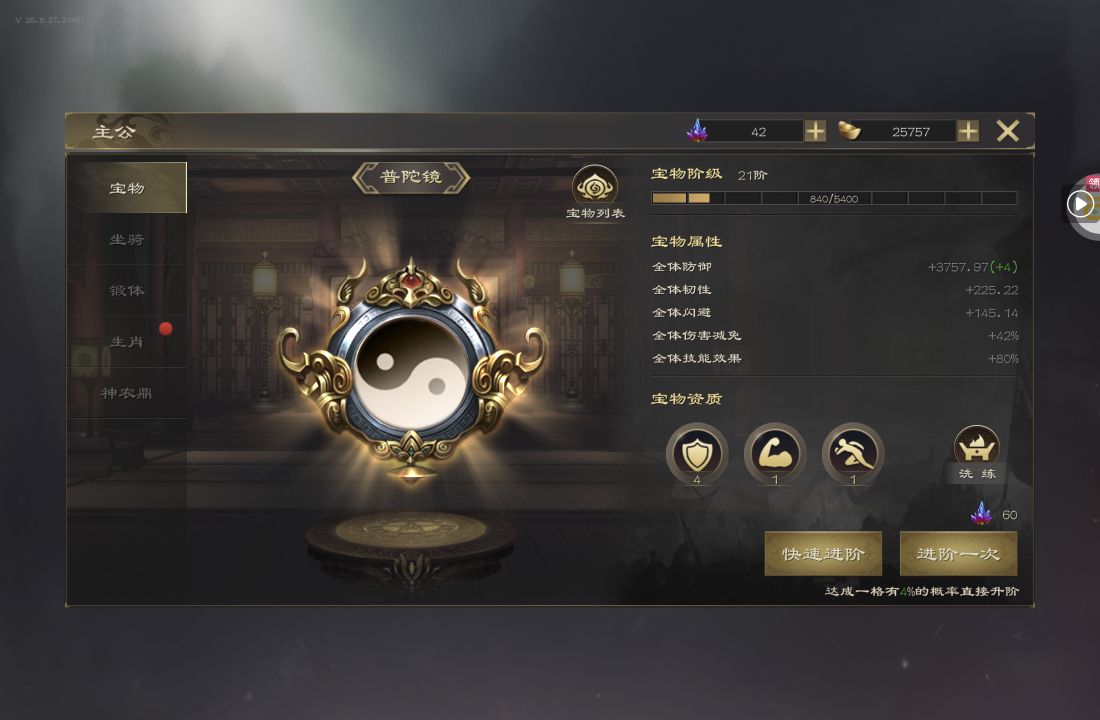Add more purple crystal currency

pyautogui.click(x=815, y=131)
